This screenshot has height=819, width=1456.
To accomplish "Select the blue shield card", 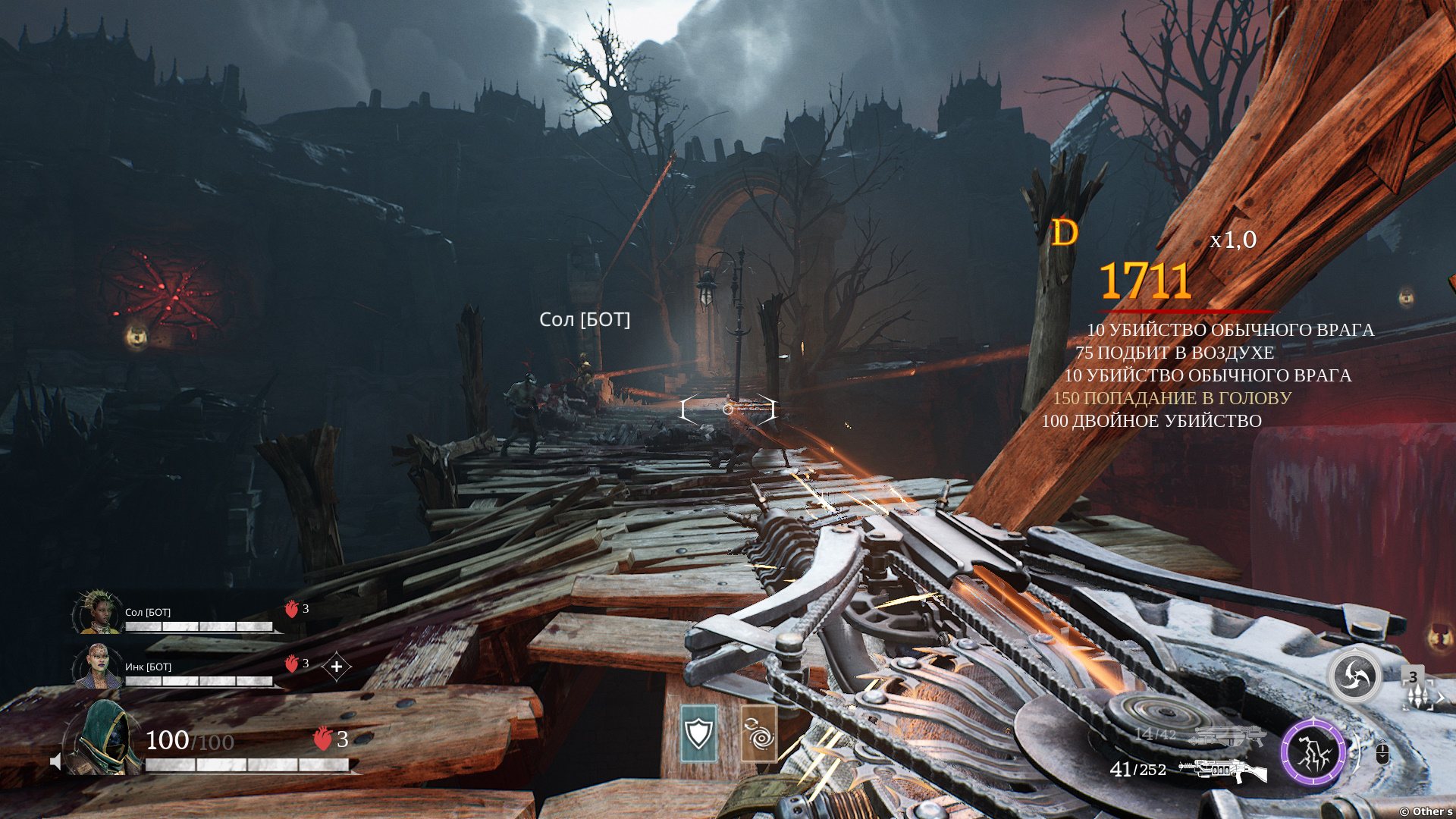I will point(698,733).
